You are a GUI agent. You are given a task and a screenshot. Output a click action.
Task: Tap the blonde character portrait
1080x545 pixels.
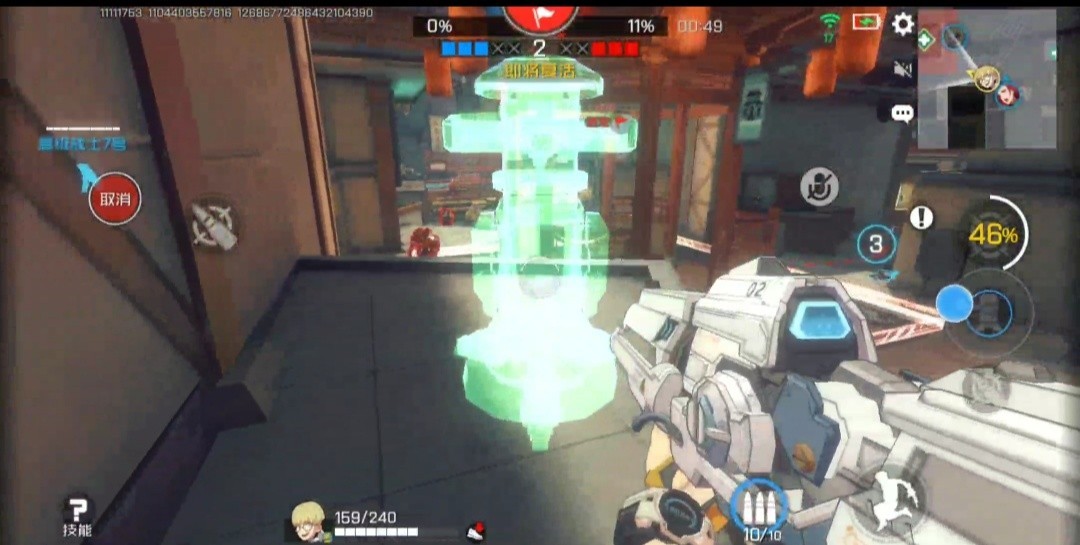pyautogui.click(x=308, y=520)
